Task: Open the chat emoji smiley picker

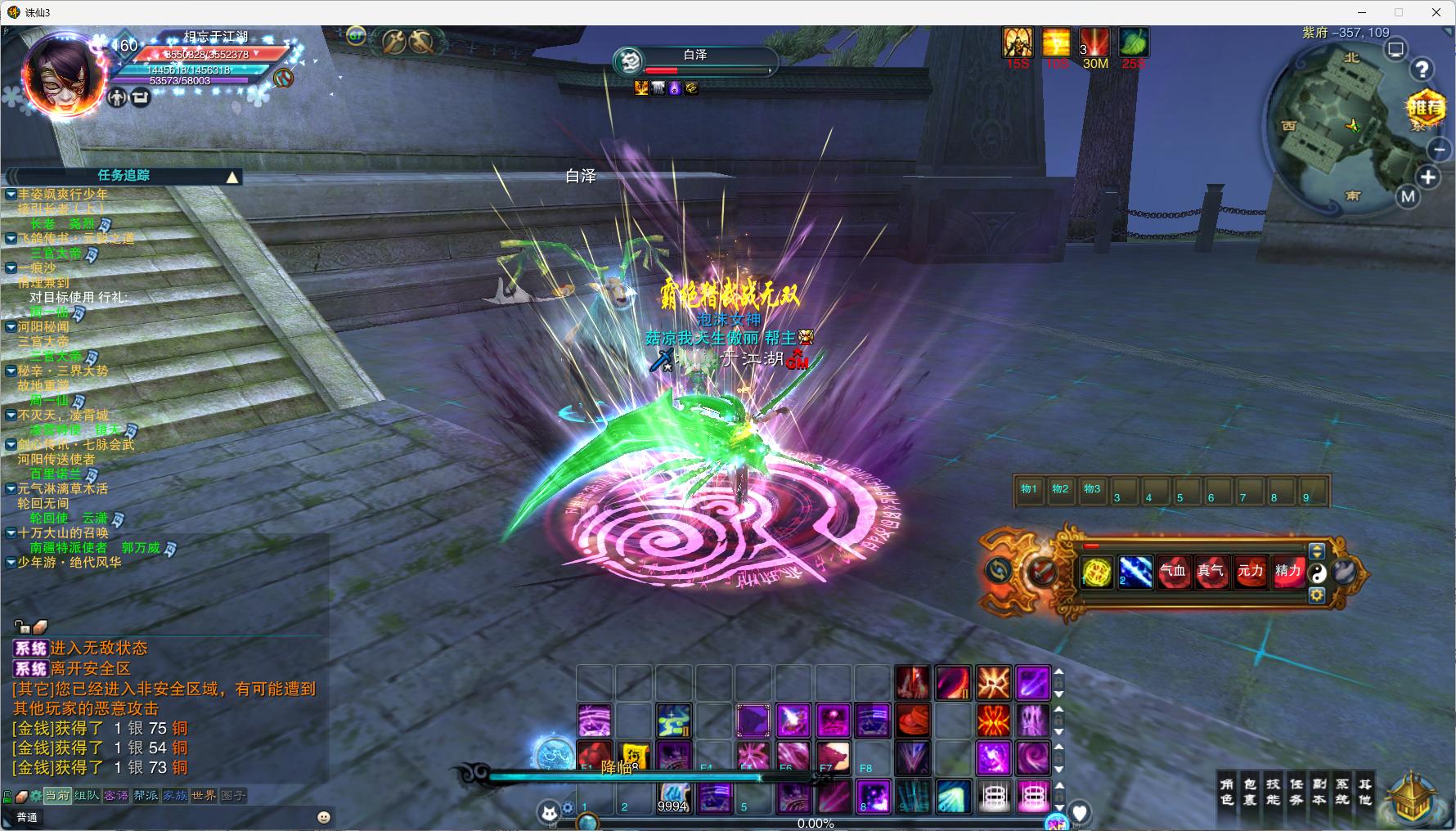Action: tap(324, 817)
